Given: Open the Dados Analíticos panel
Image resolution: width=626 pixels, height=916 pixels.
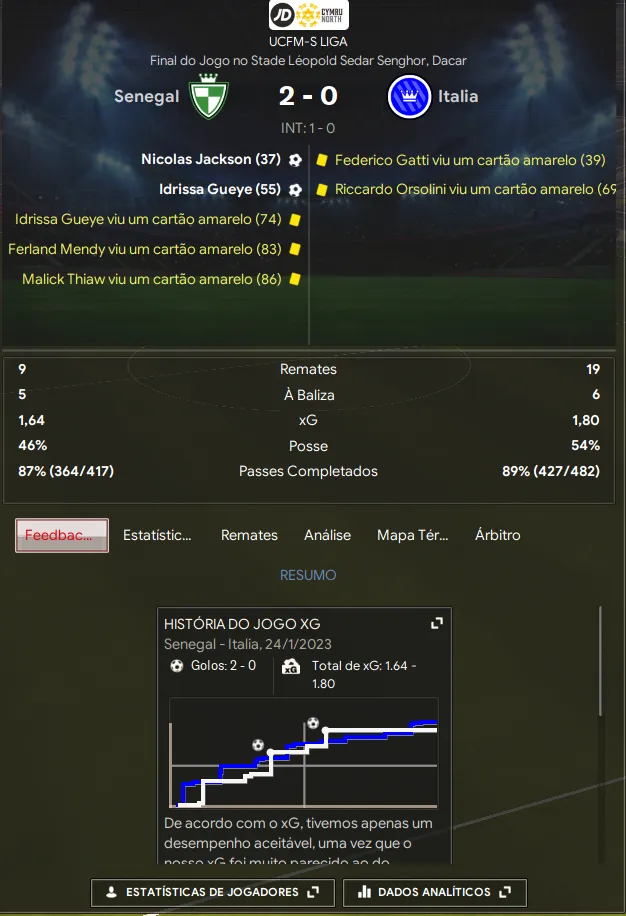Looking at the screenshot, I should [434, 892].
